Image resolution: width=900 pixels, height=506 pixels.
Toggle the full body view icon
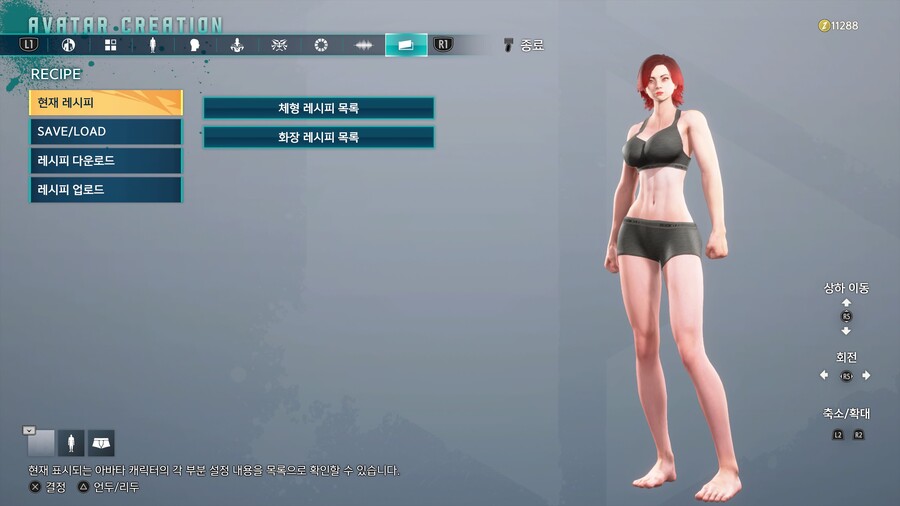point(71,443)
